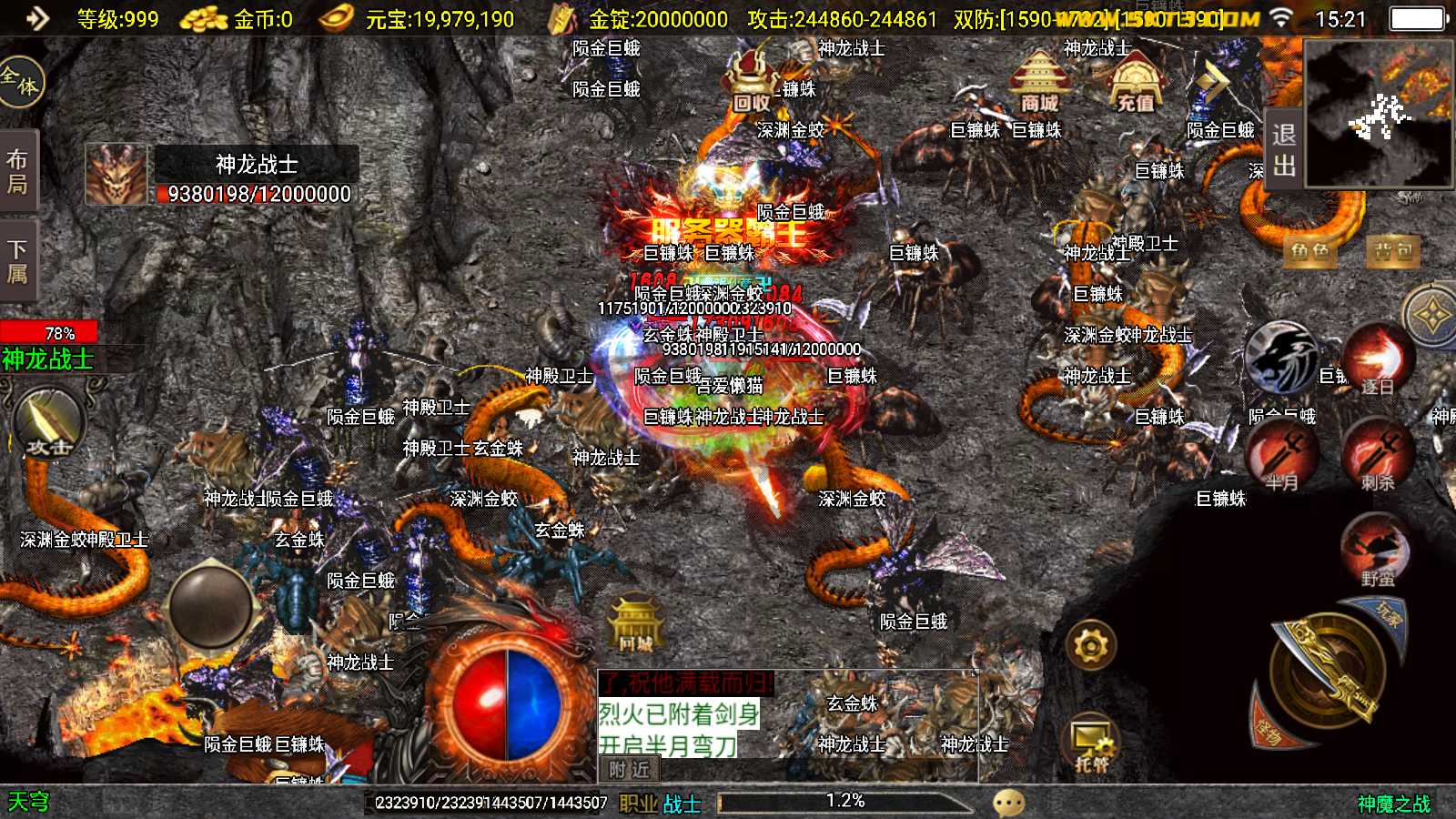Image resolution: width=1456 pixels, height=819 pixels.
Task: Open the gear settings icon
Action: [x=1091, y=647]
